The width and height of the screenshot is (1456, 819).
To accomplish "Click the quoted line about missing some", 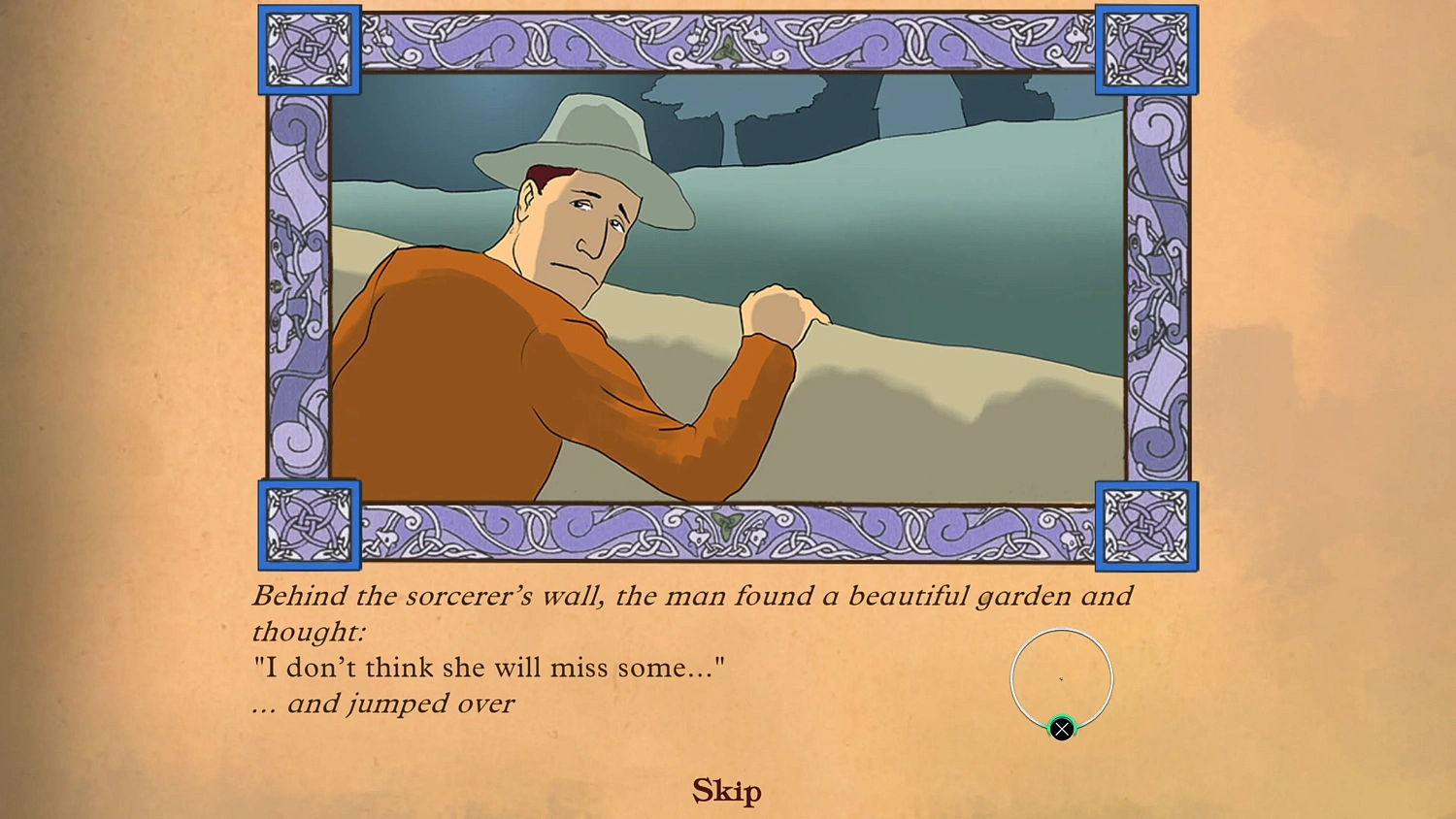I will [488, 667].
